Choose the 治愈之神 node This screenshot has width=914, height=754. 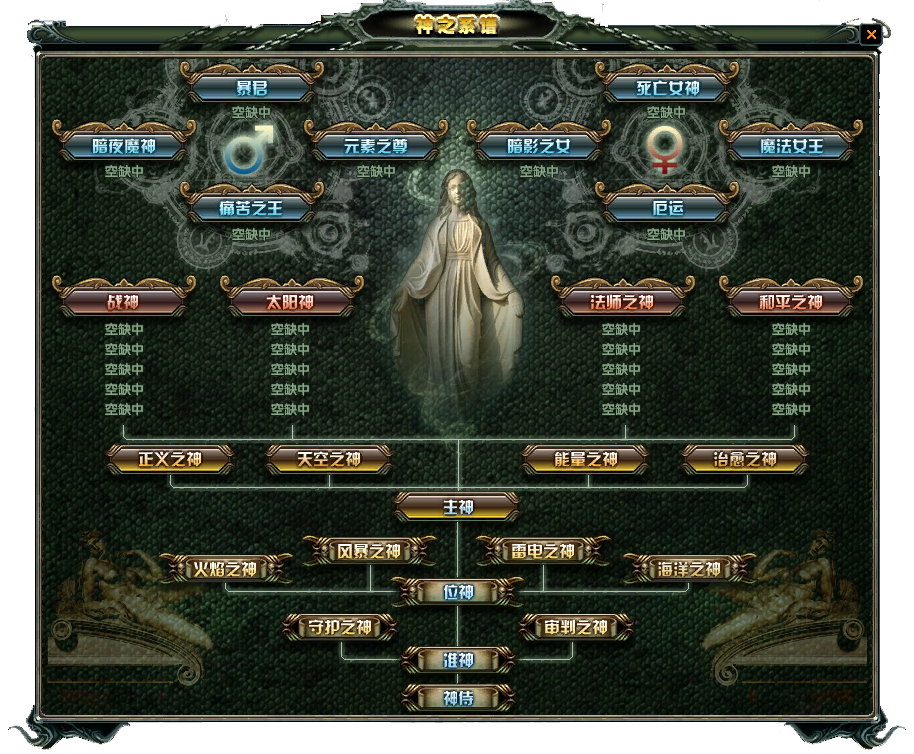click(745, 460)
